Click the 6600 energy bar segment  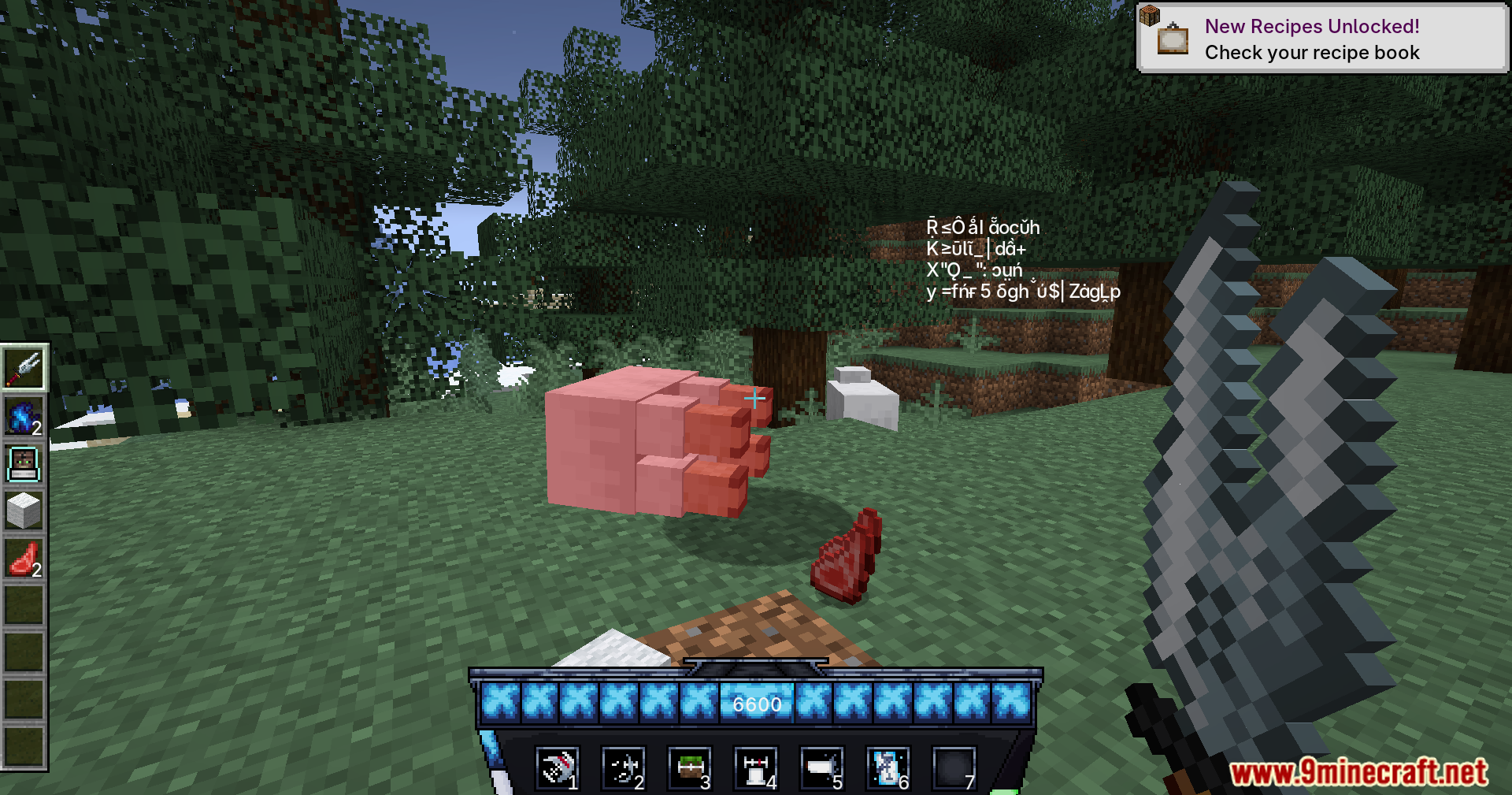pyautogui.click(x=757, y=704)
